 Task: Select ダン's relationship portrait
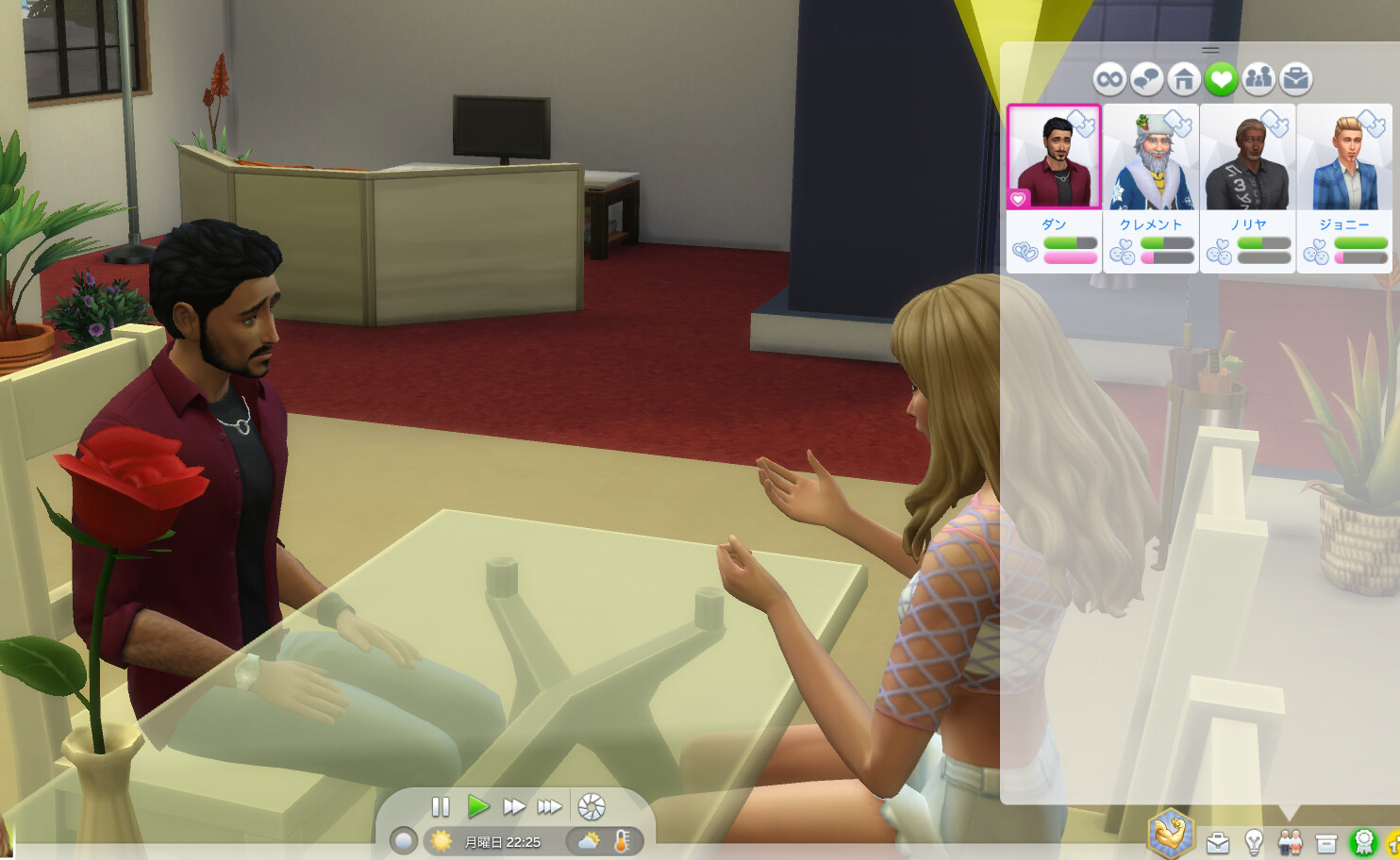pos(1054,157)
